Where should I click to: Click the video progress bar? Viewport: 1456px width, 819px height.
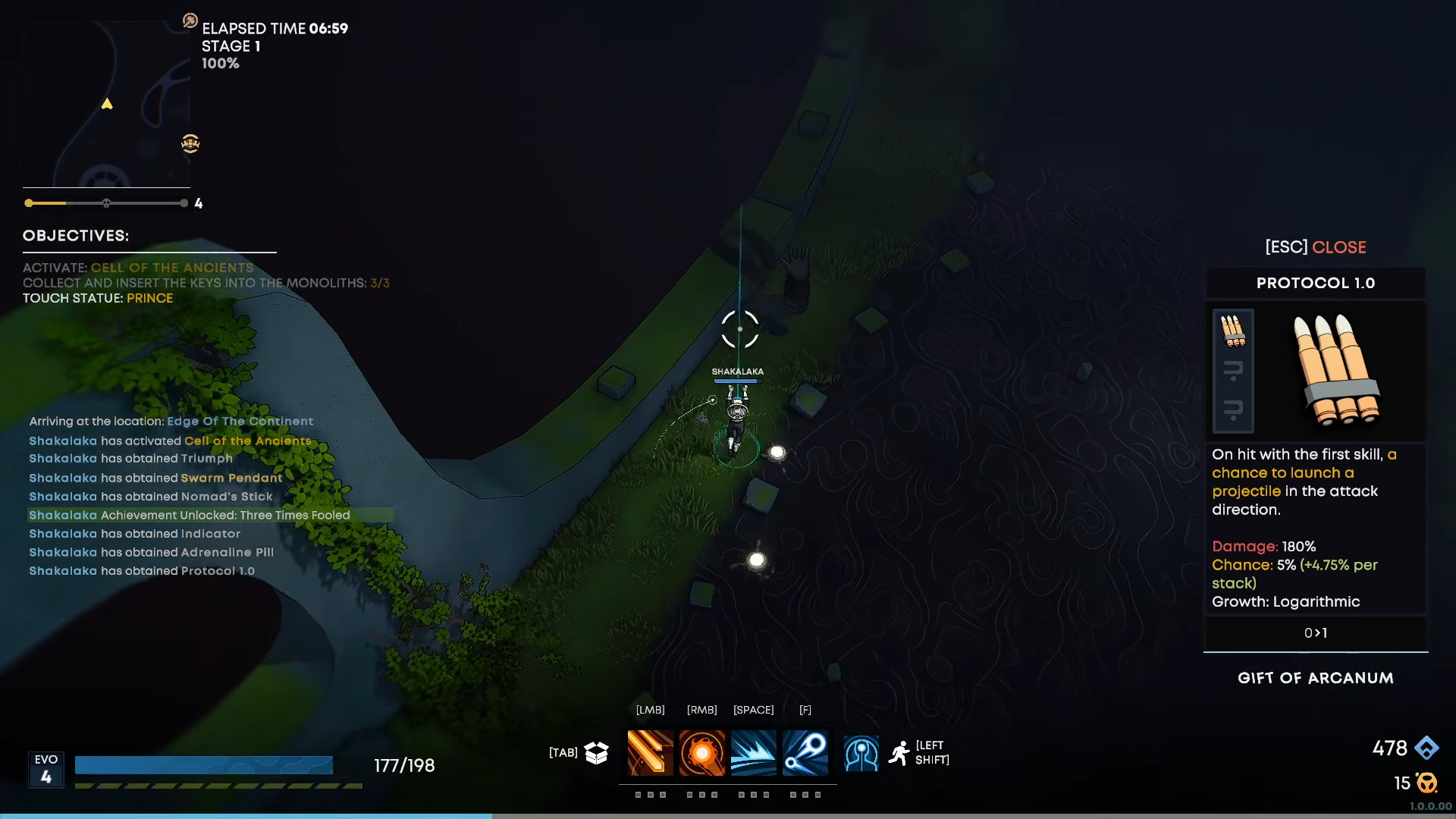728,816
